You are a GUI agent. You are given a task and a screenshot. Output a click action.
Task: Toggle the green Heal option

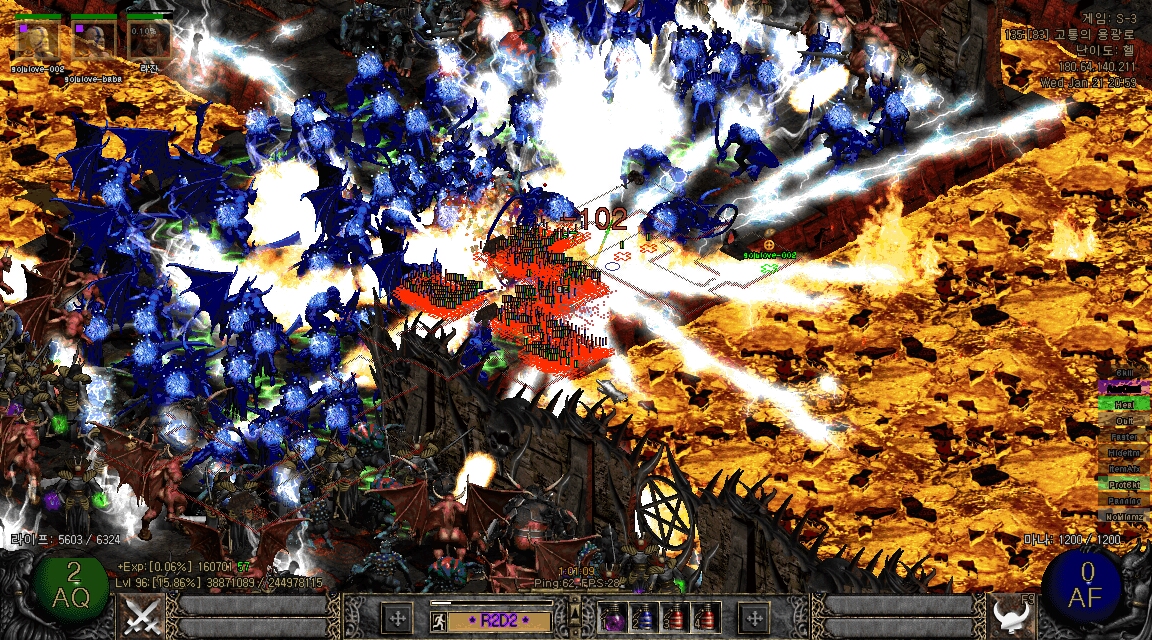click(1124, 404)
